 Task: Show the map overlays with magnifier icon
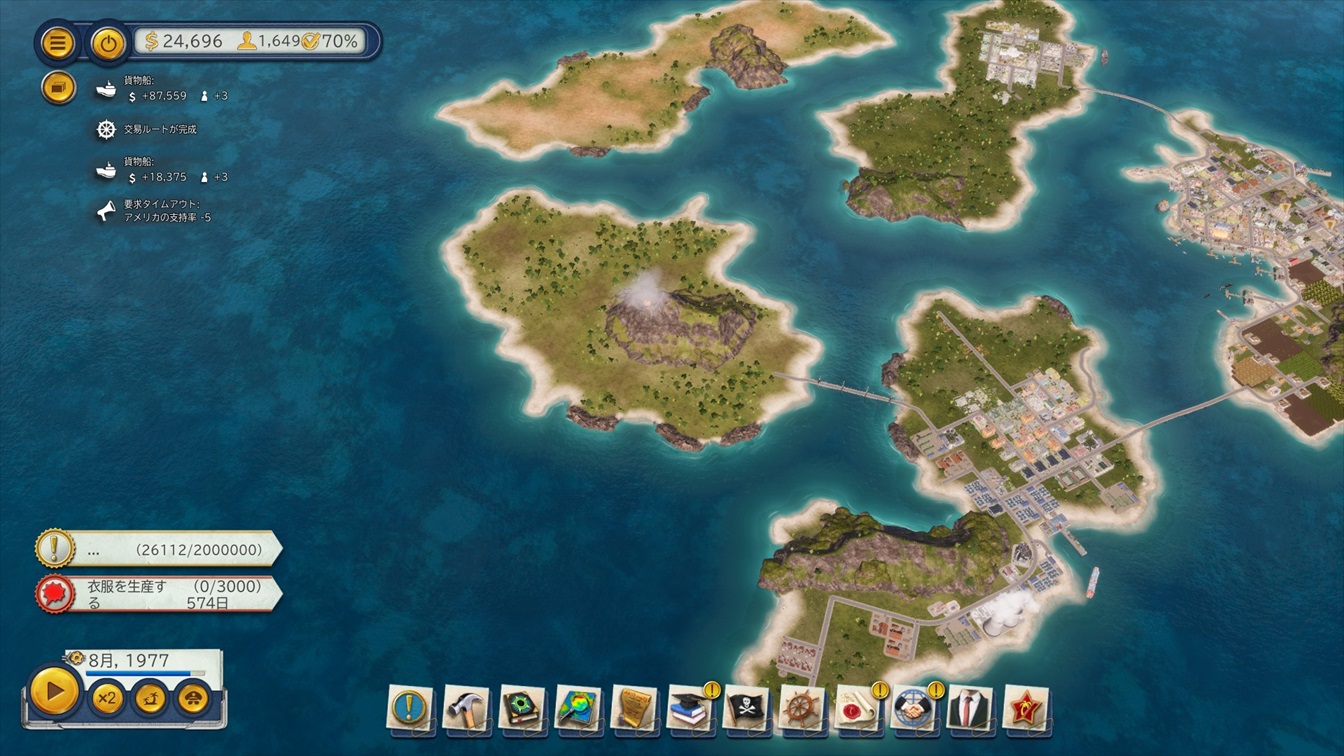[578, 707]
